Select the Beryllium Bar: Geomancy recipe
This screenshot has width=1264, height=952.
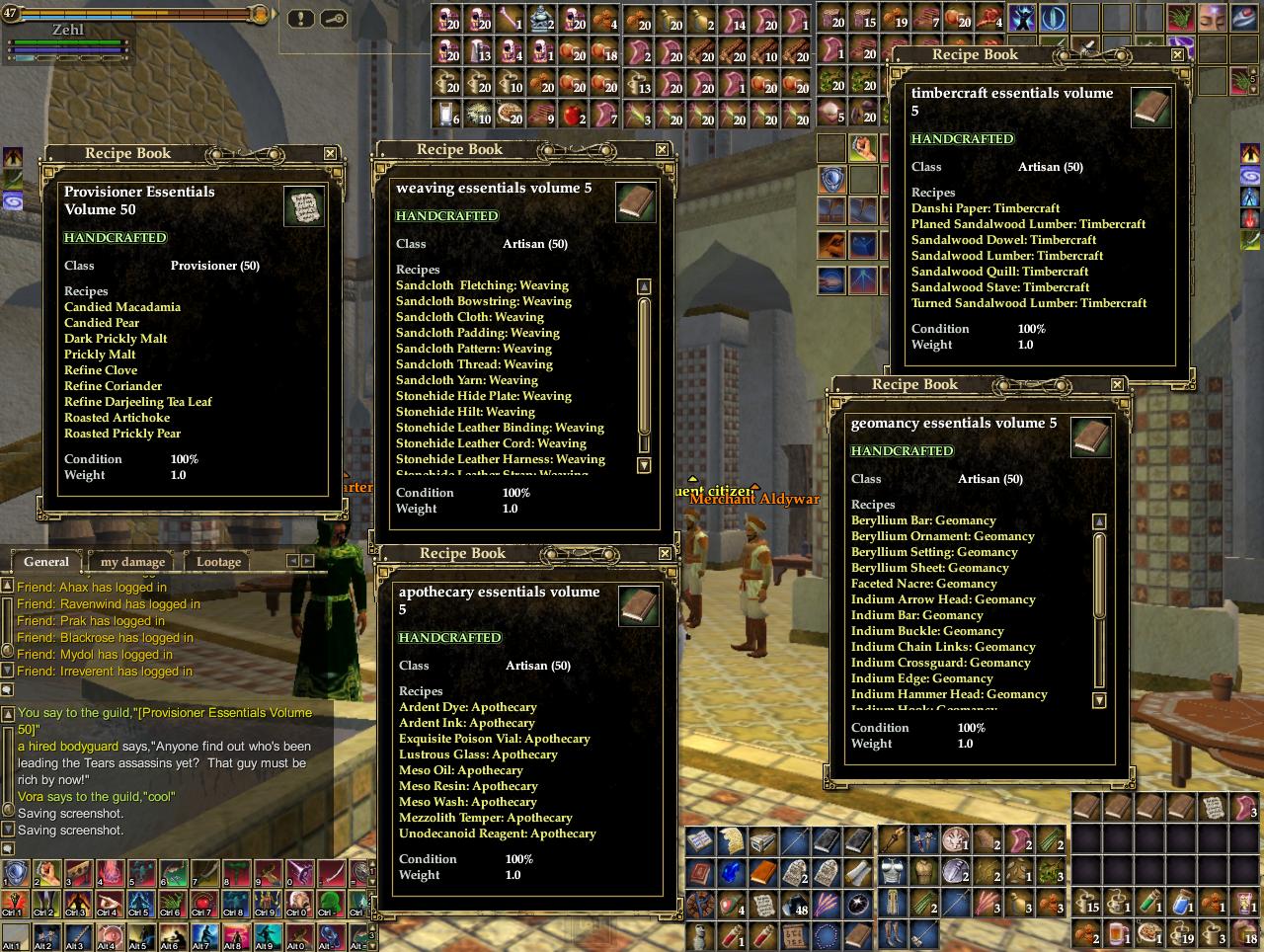923,520
